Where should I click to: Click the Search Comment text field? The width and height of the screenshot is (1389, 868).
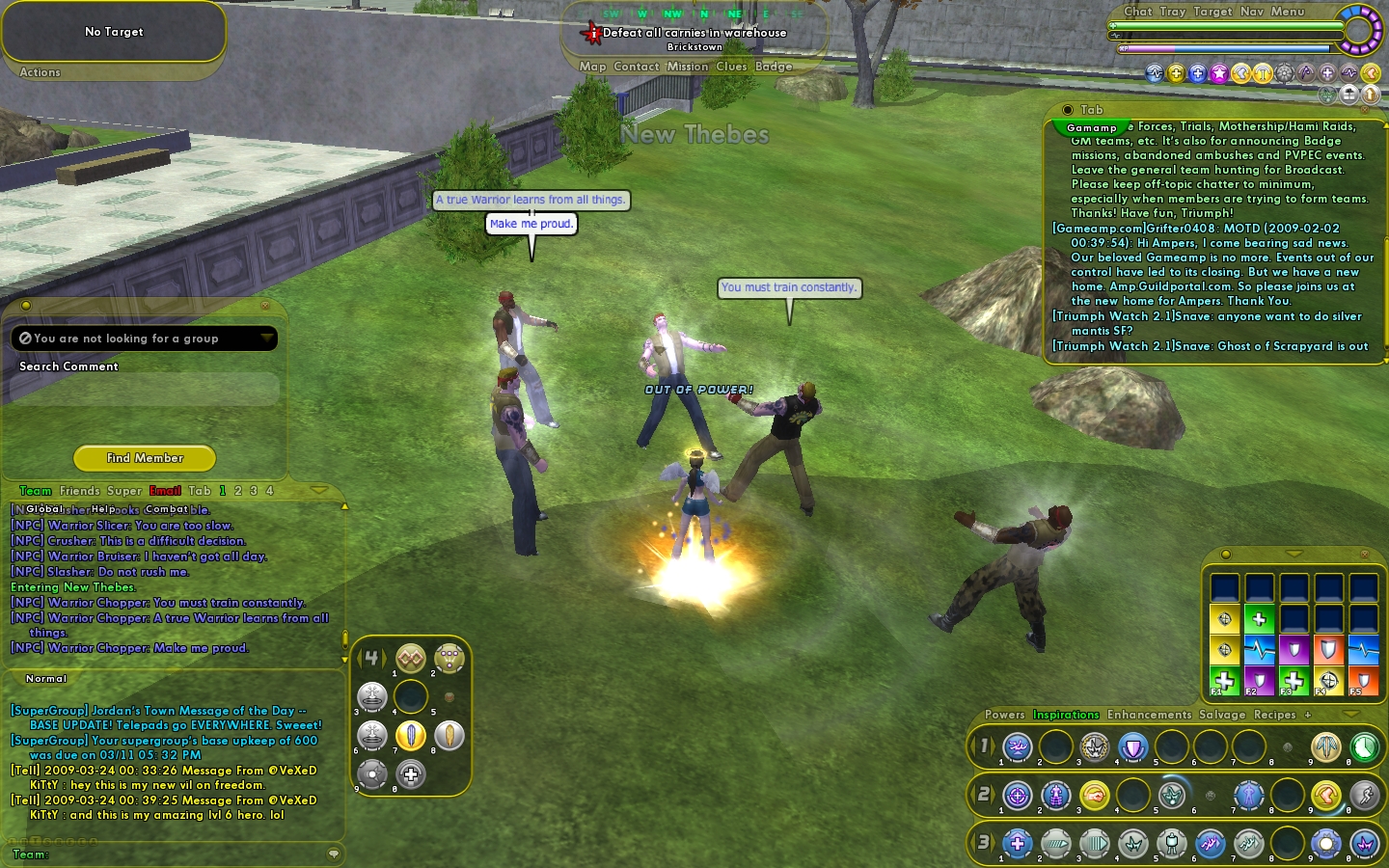pos(145,389)
